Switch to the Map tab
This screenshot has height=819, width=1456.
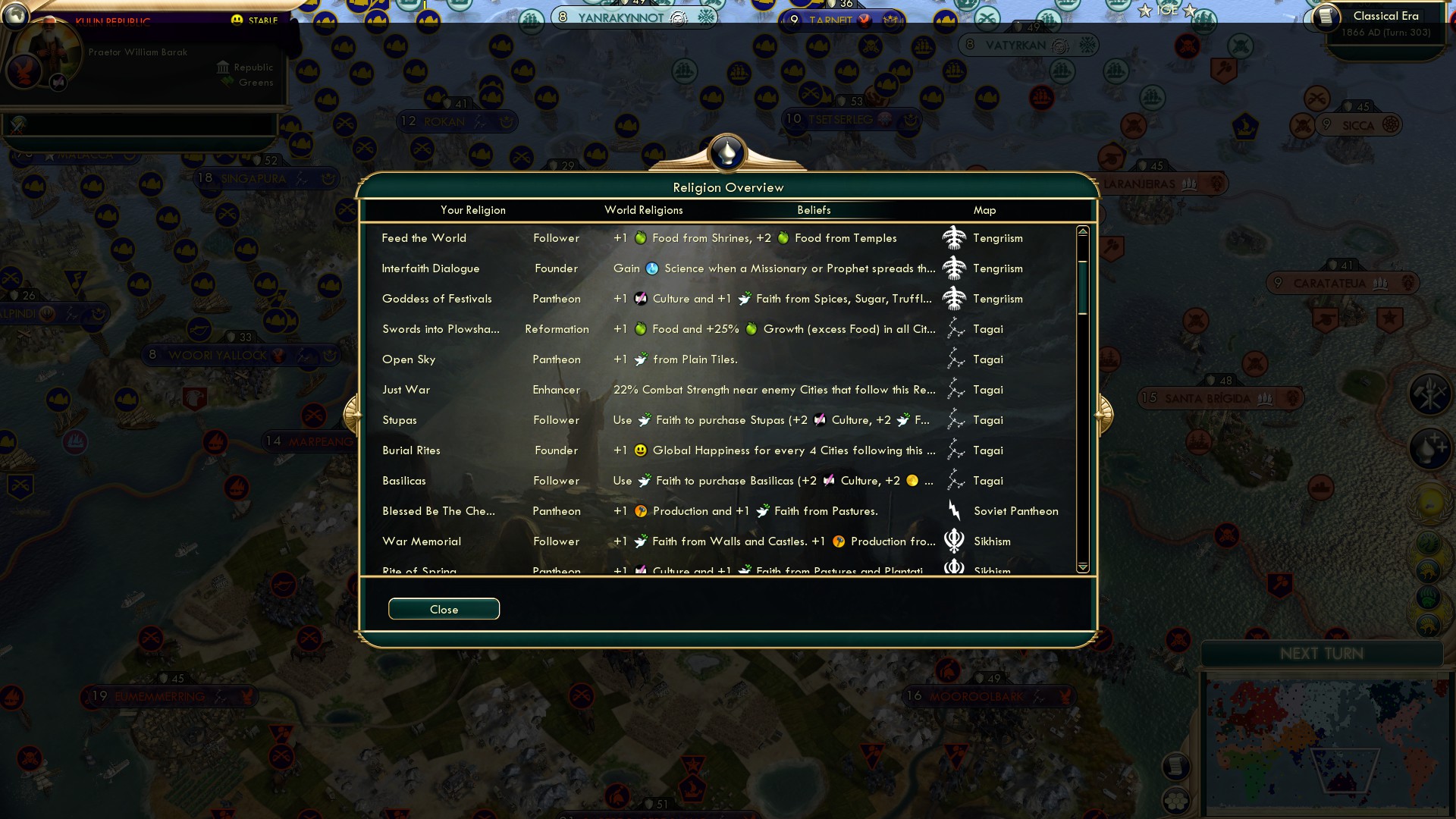(x=984, y=210)
